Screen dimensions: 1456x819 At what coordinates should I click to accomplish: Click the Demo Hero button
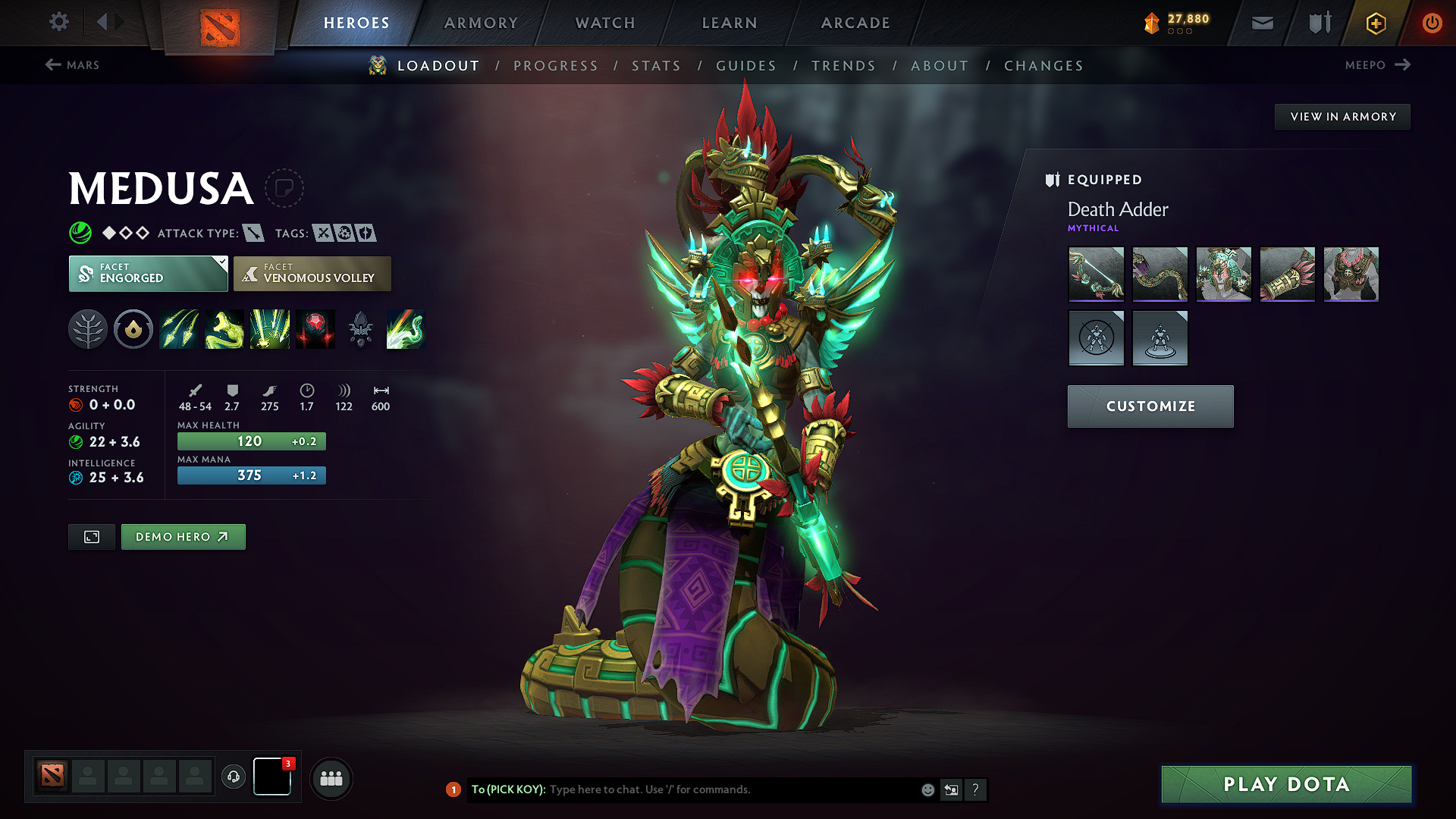point(183,536)
